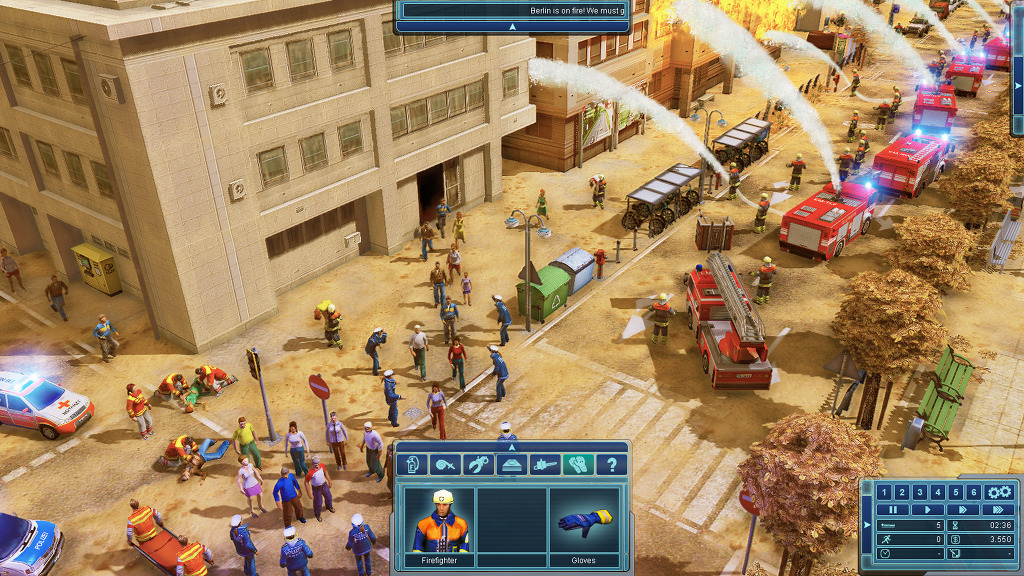Select the jump pad command
This screenshot has width=1024, height=576.
click(x=511, y=464)
